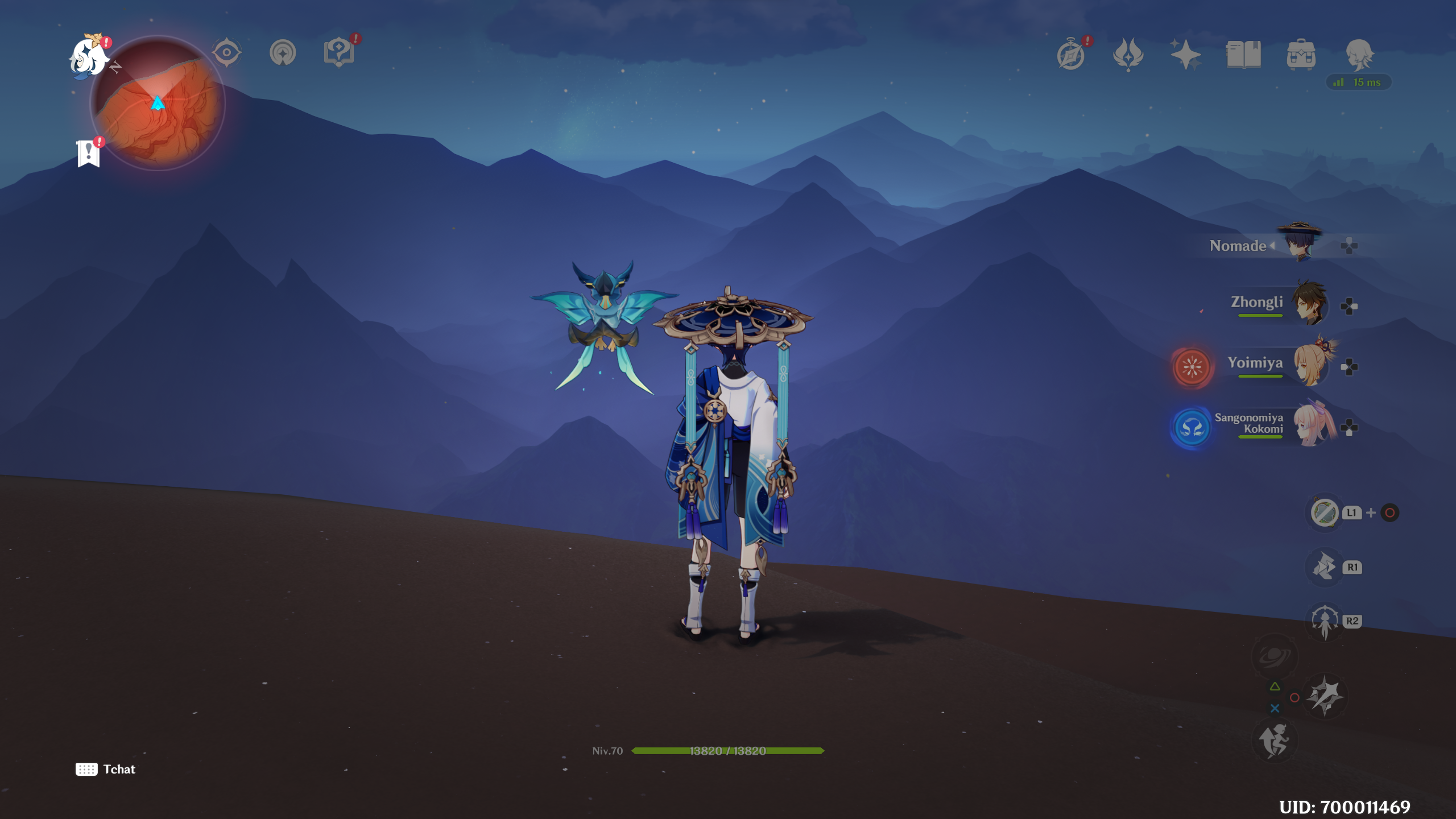The width and height of the screenshot is (1456, 819).
Task: Open the events flame-shaped icon
Action: click(x=1128, y=55)
